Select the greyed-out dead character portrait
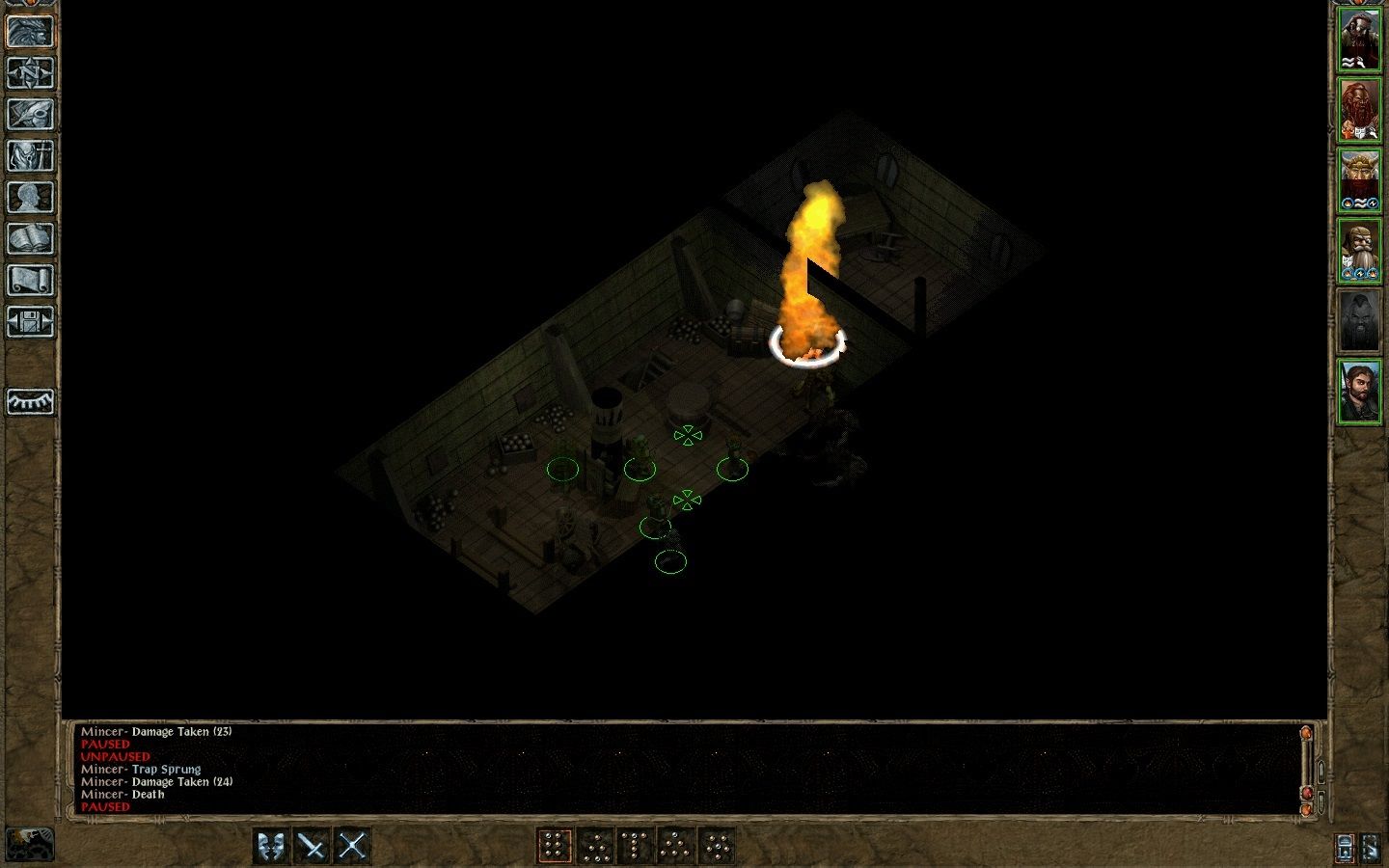The height and width of the screenshot is (868, 1389). (1360, 321)
